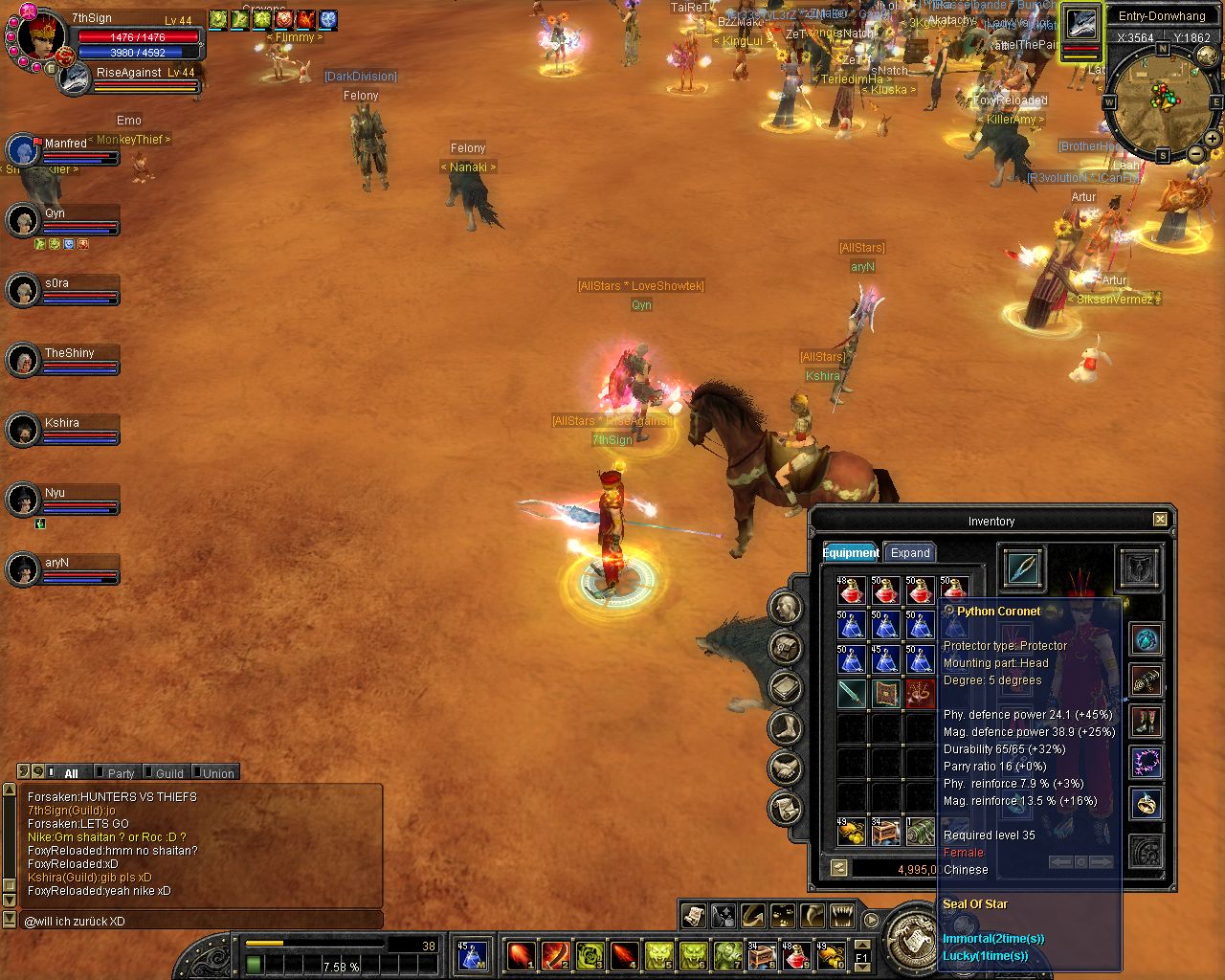The width and height of the screenshot is (1225, 980).
Task: Click the chat message input field
Action: [201, 921]
